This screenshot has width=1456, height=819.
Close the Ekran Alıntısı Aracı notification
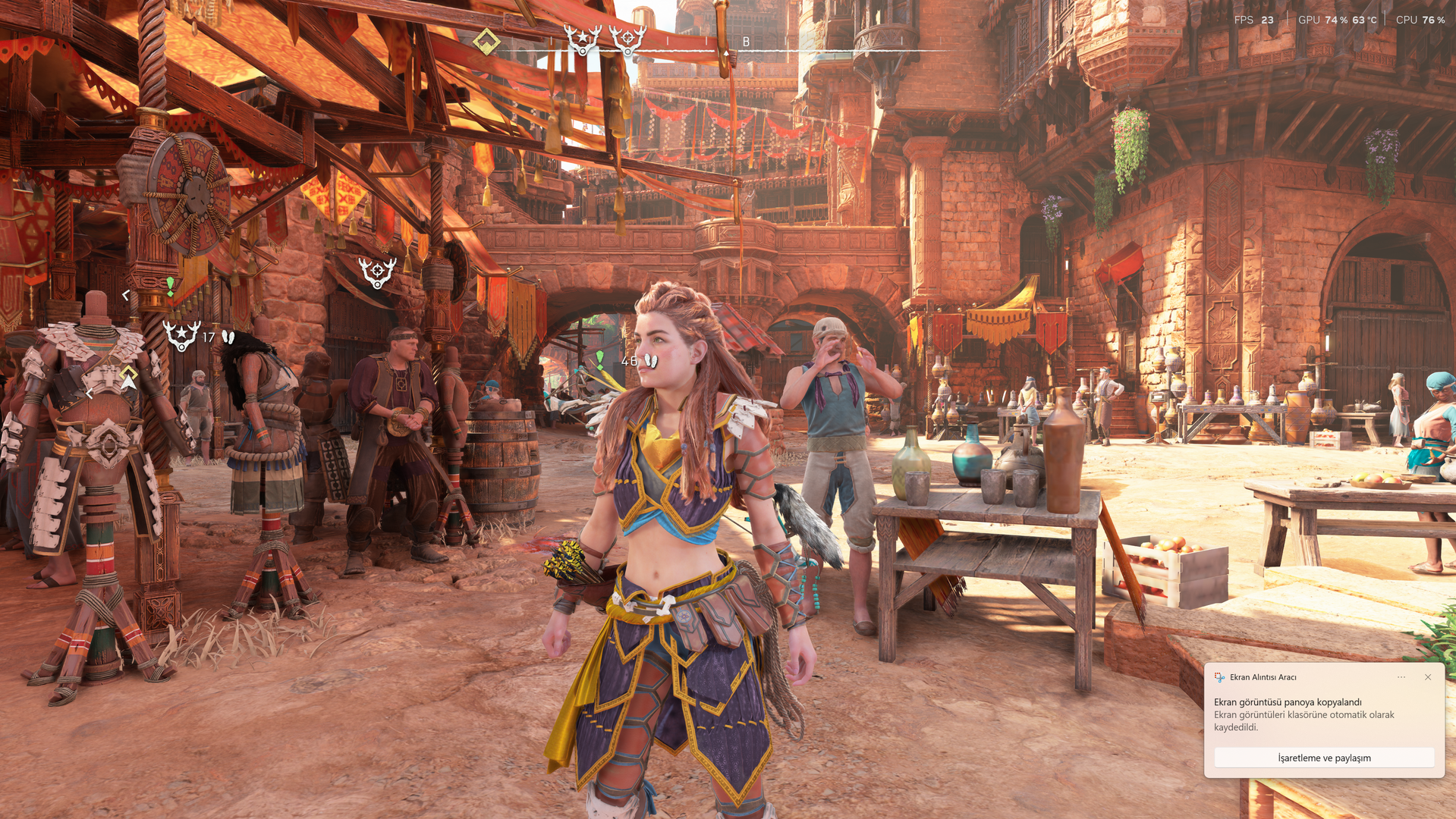[1428, 677]
